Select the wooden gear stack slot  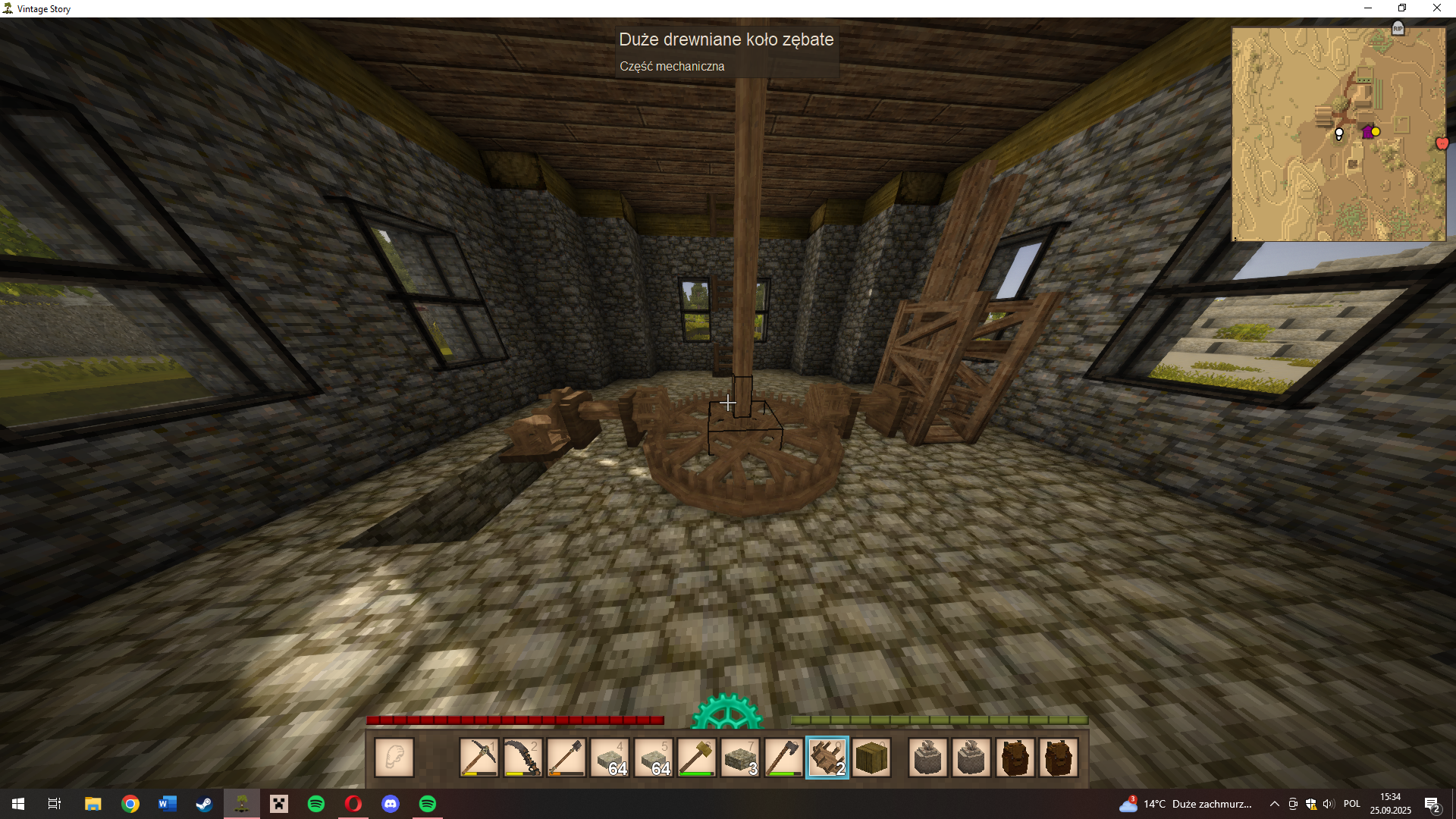tap(827, 758)
